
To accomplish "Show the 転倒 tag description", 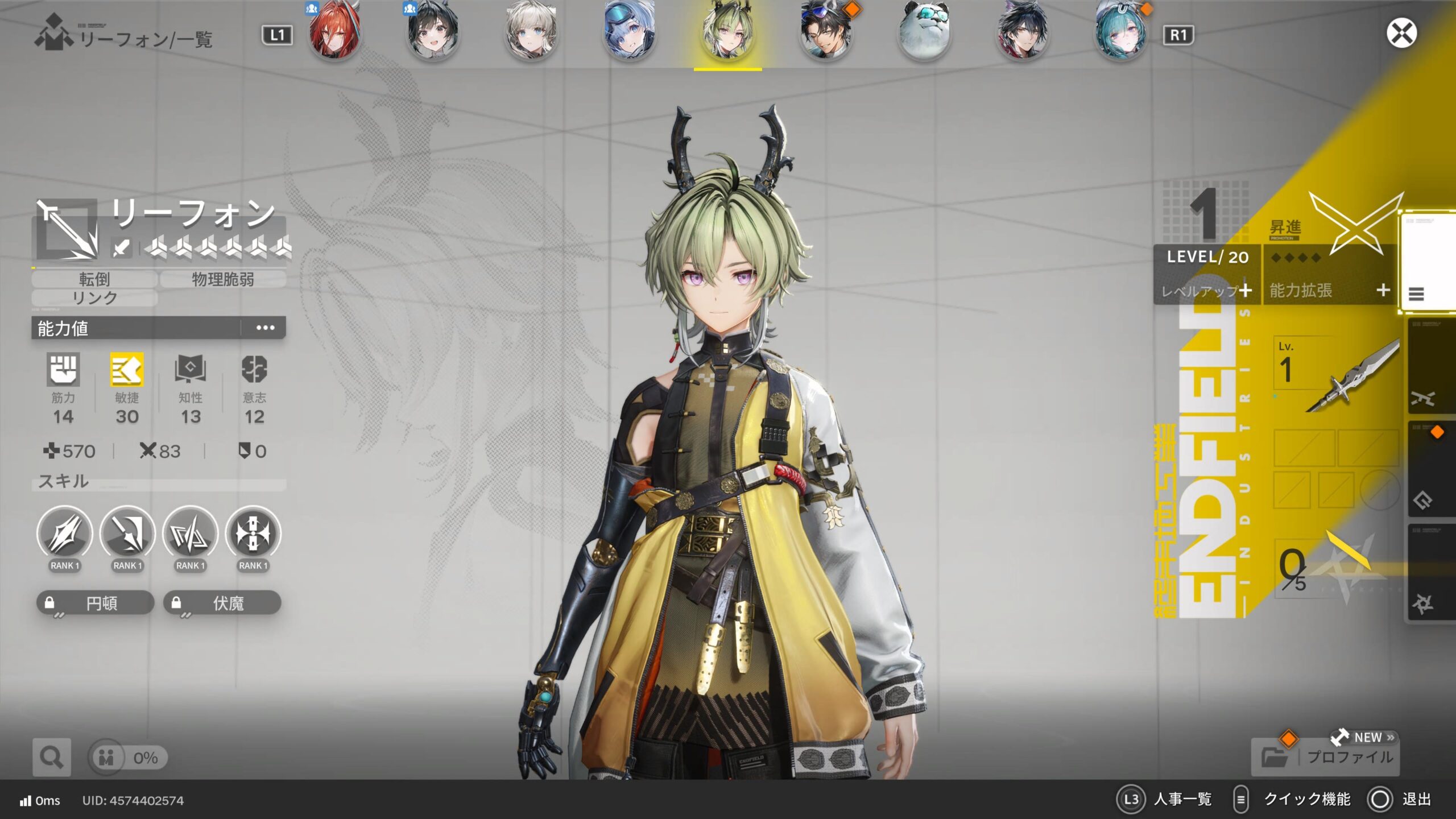I will coord(94,279).
